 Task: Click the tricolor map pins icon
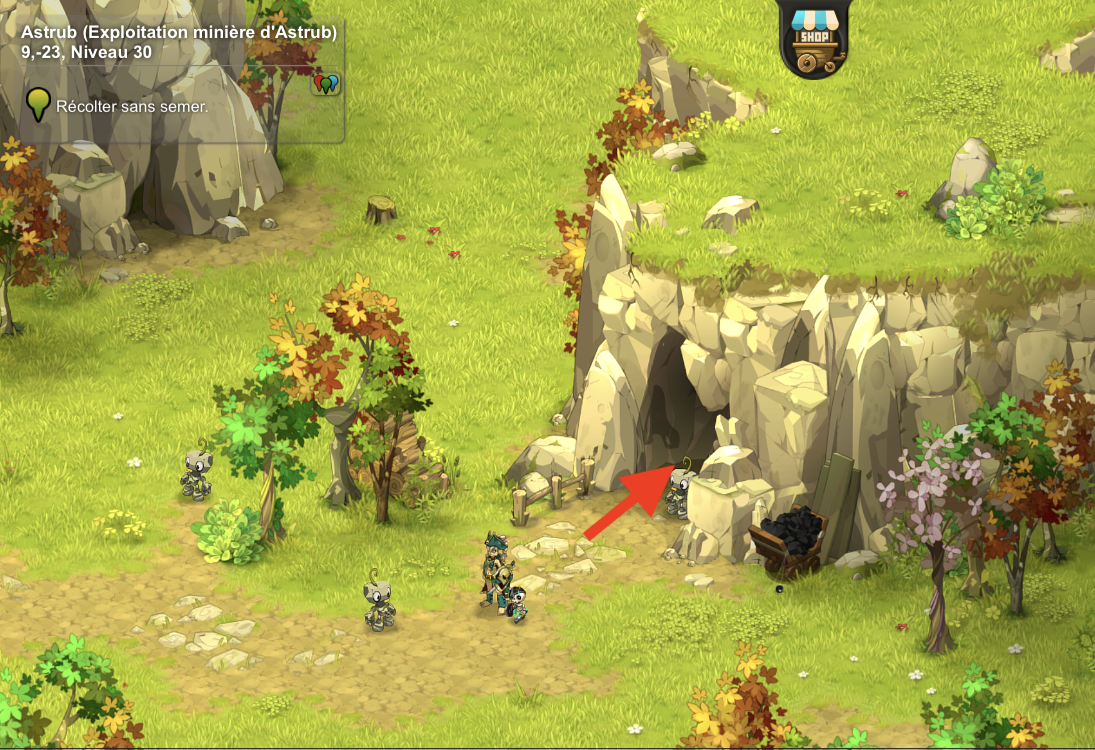click(327, 84)
